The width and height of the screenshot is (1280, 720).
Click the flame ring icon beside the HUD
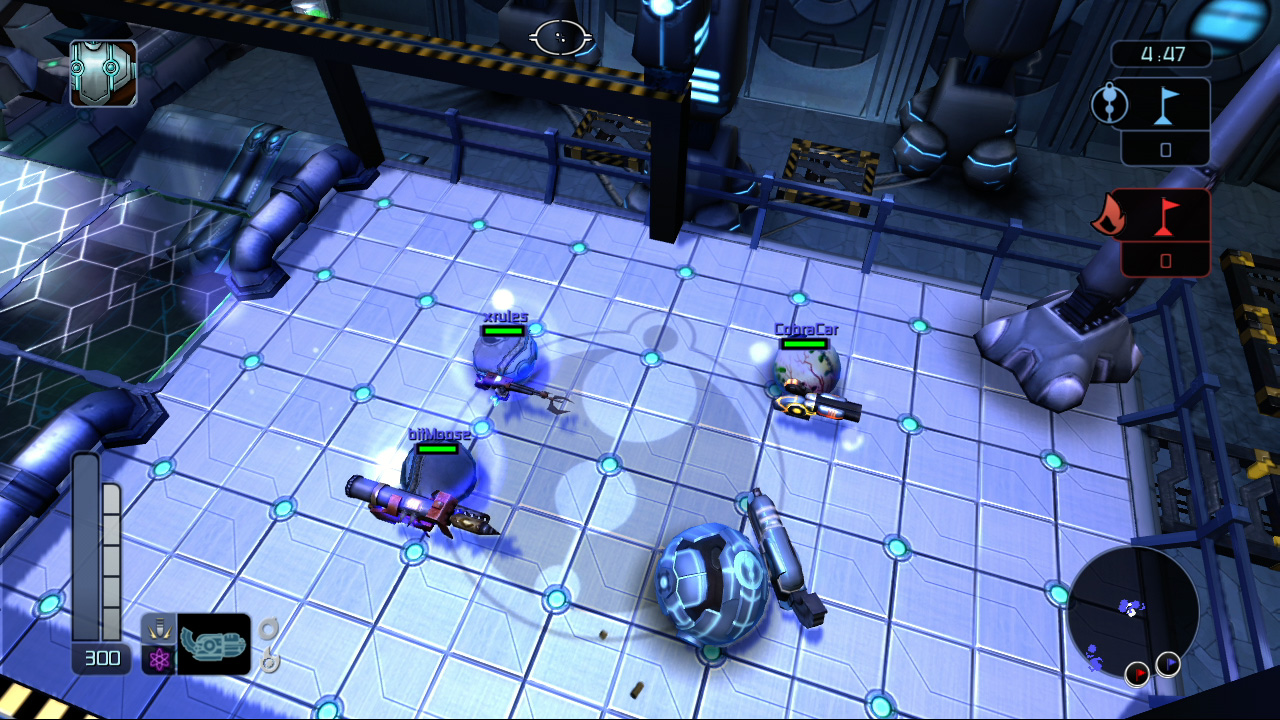[x=268, y=662]
